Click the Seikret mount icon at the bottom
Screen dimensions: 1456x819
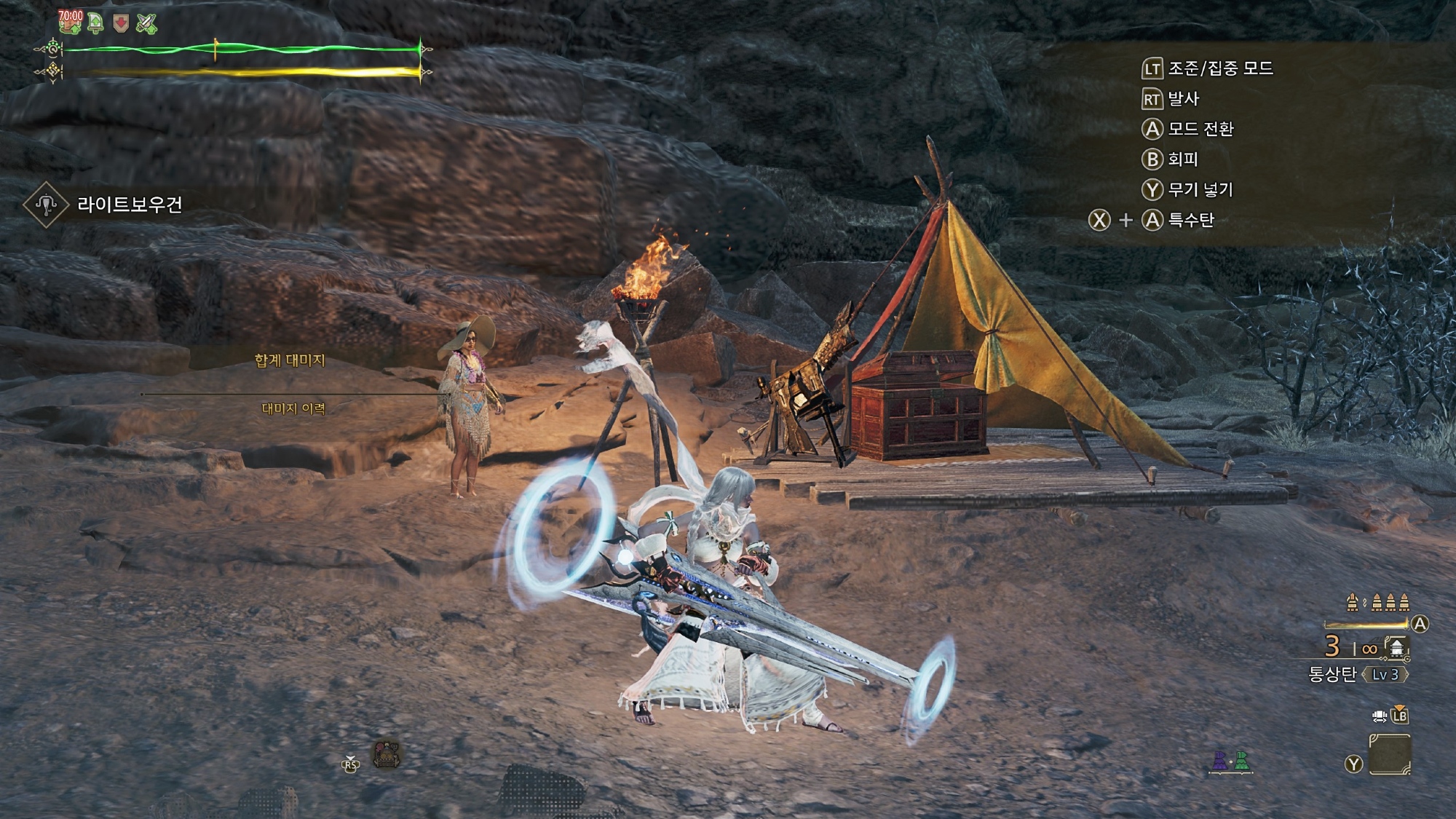[x=387, y=756]
